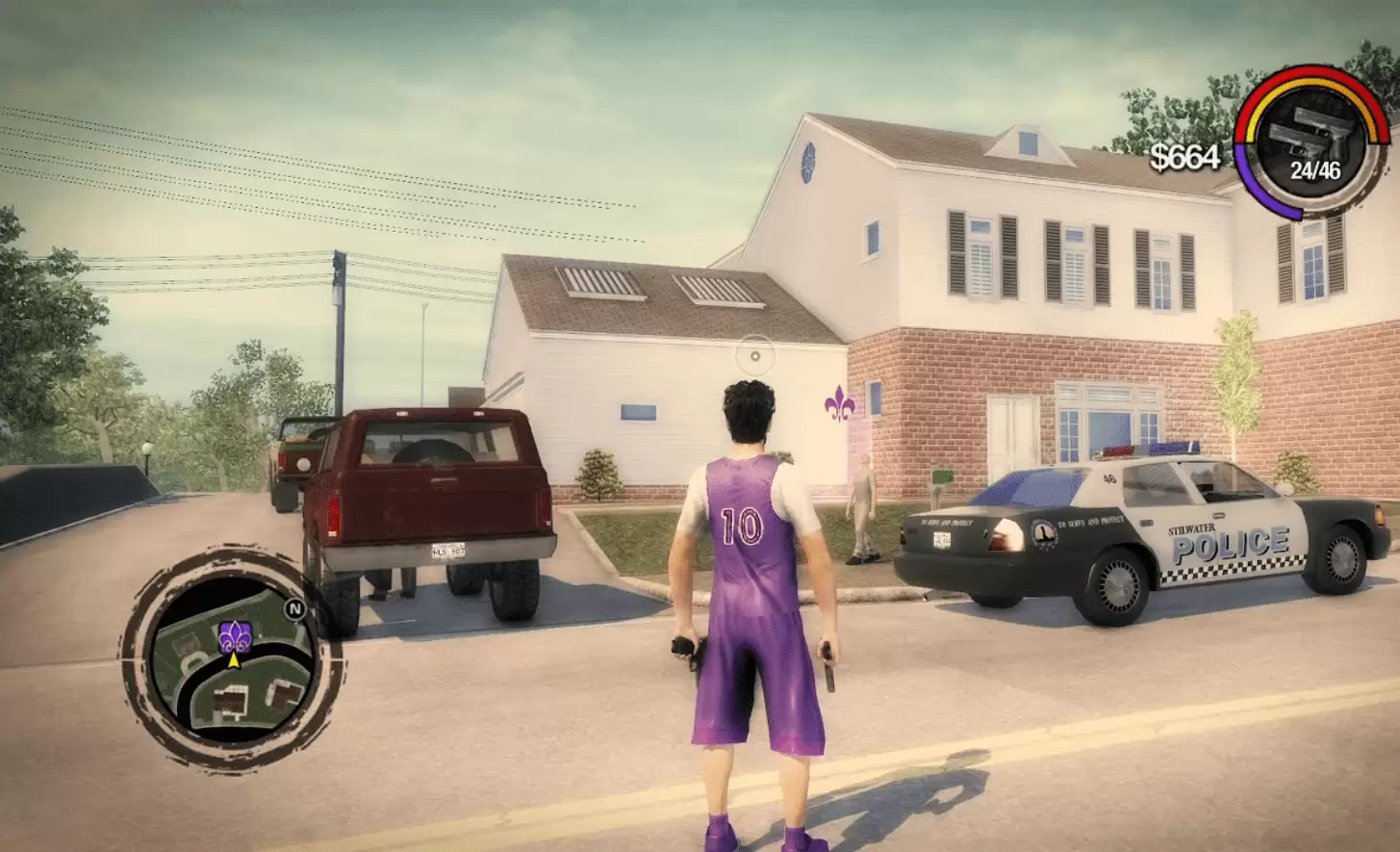Click the yellow player arrow on minimap
This screenshot has height=852, width=1400.
[234, 661]
